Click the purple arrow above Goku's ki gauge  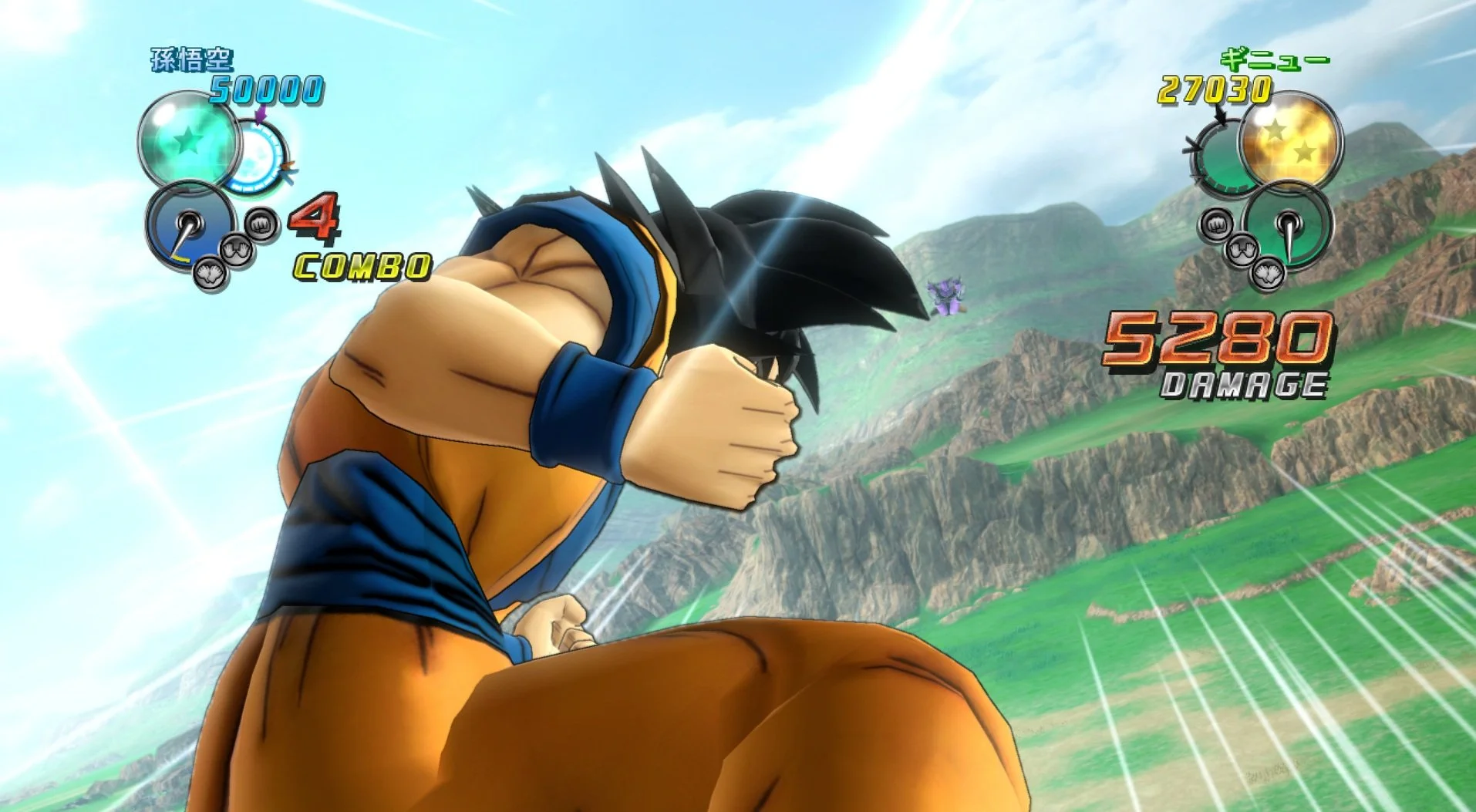(x=261, y=114)
